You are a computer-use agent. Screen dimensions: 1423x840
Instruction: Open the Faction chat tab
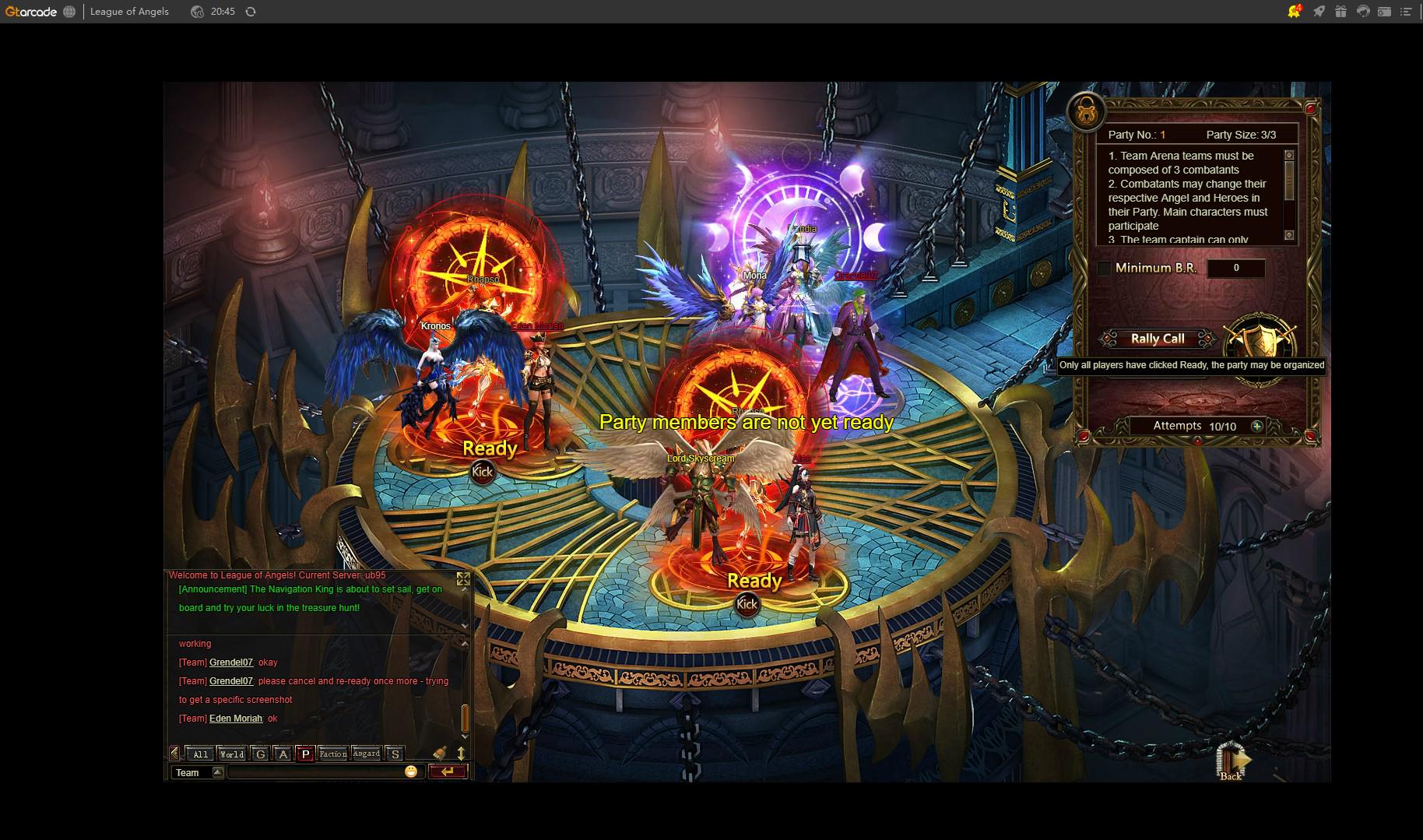[332, 754]
